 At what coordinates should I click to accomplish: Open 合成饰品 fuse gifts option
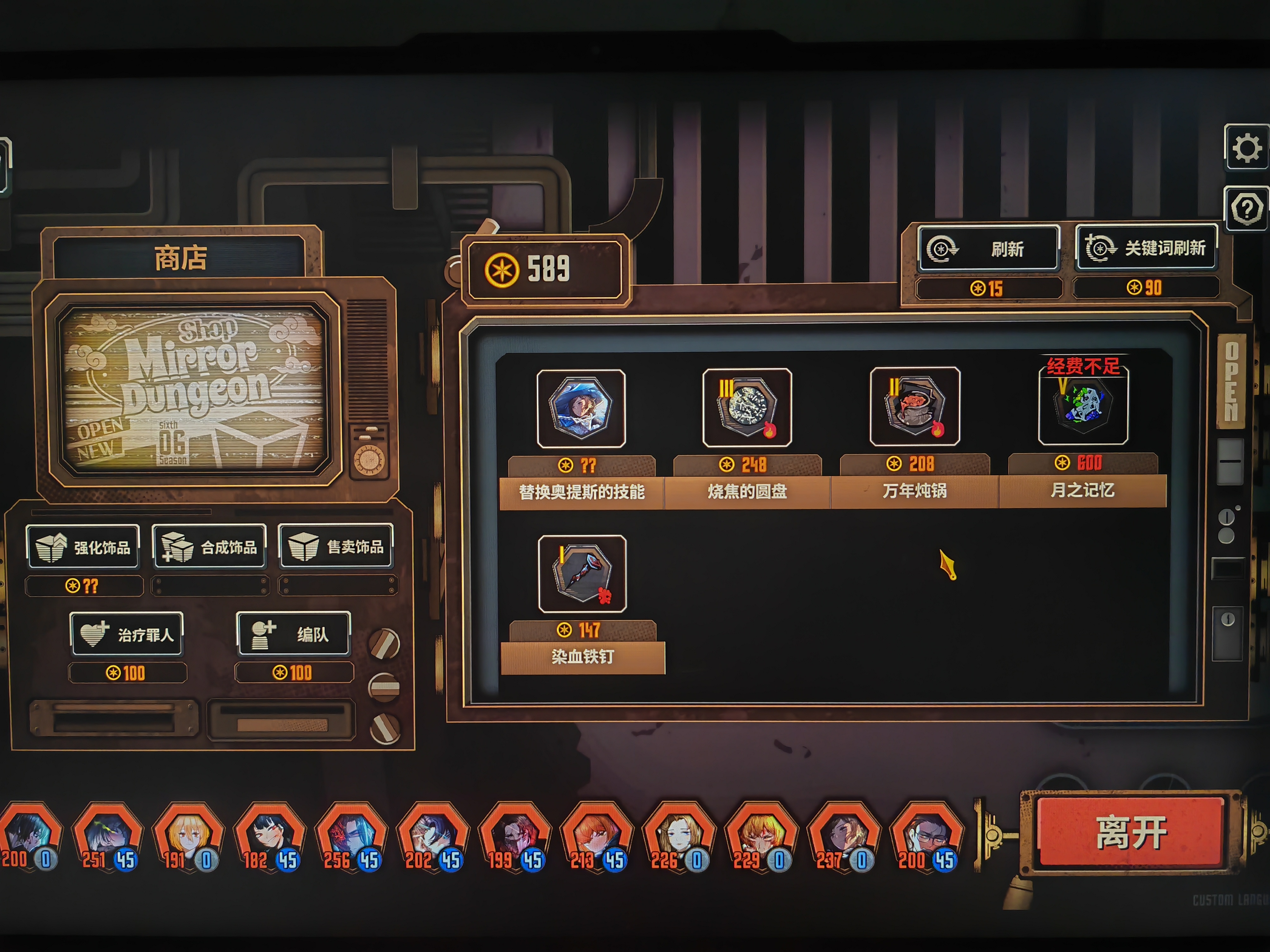pyautogui.click(x=210, y=547)
